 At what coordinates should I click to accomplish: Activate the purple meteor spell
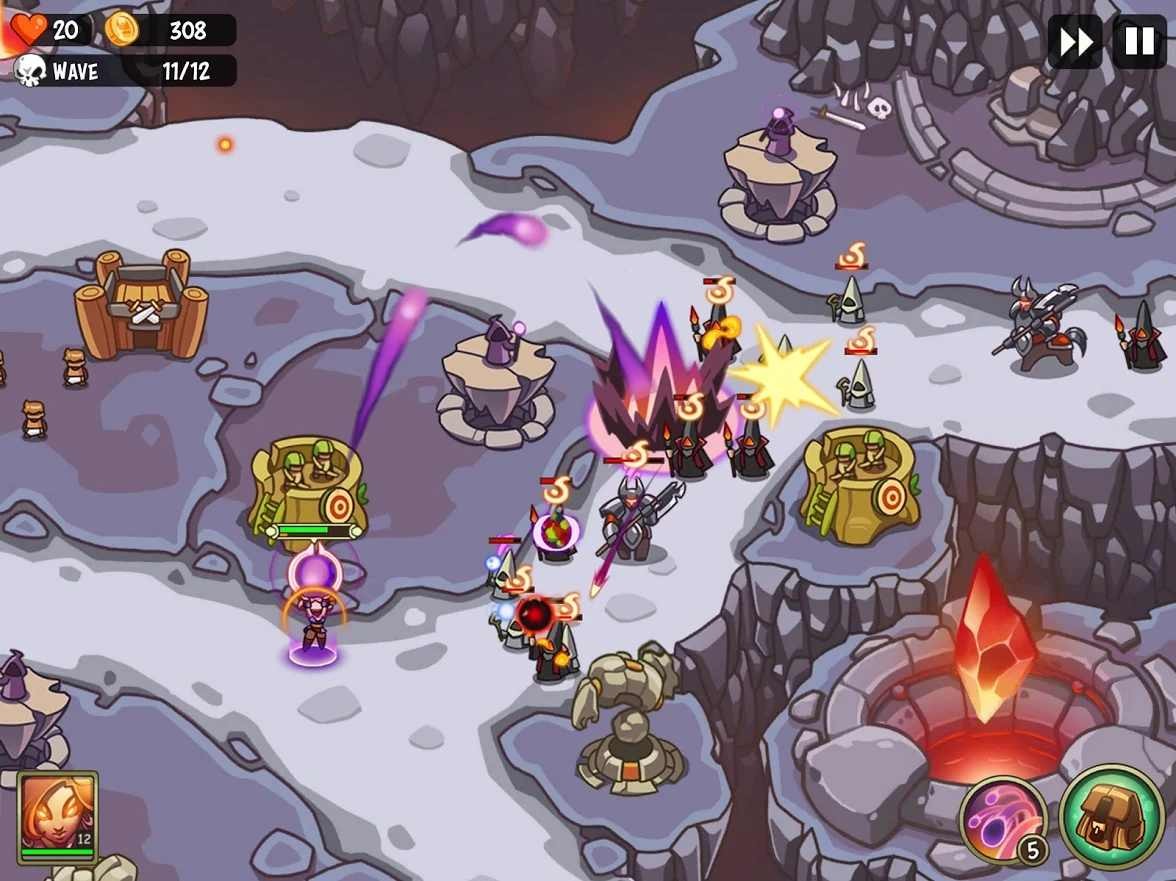click(1003, 820)
